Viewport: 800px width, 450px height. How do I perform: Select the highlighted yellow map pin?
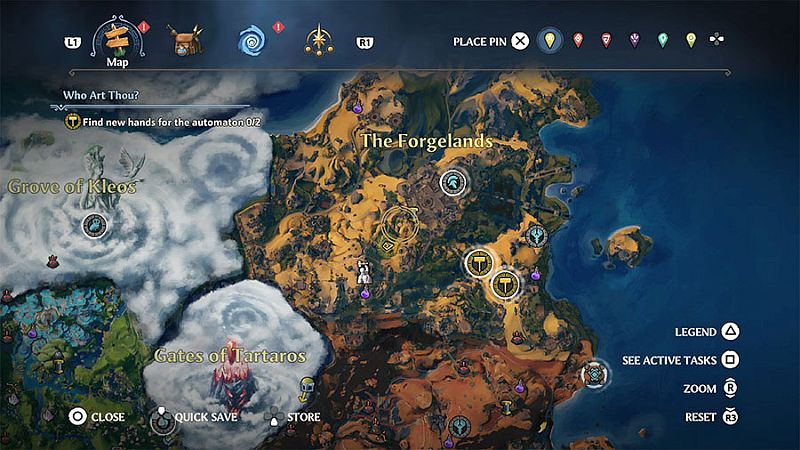tap(547, 41)
